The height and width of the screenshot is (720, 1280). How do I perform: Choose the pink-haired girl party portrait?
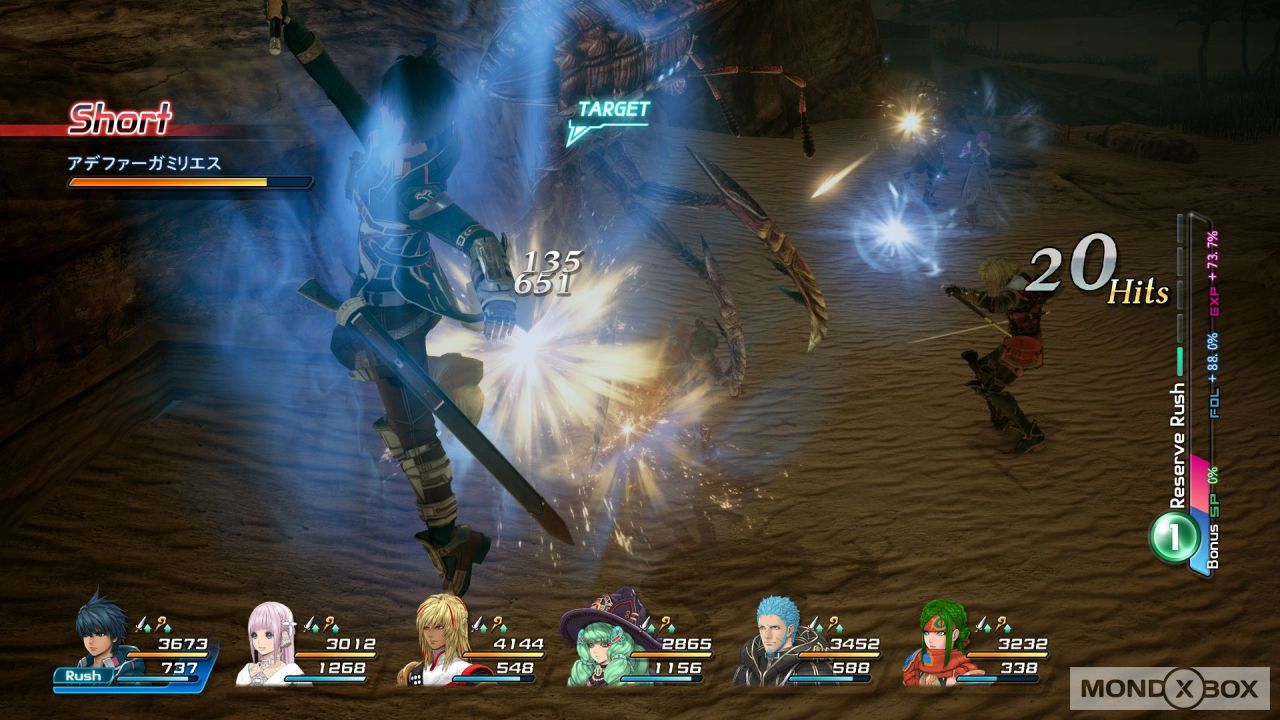pyautogui.click(x=271, y=644)
